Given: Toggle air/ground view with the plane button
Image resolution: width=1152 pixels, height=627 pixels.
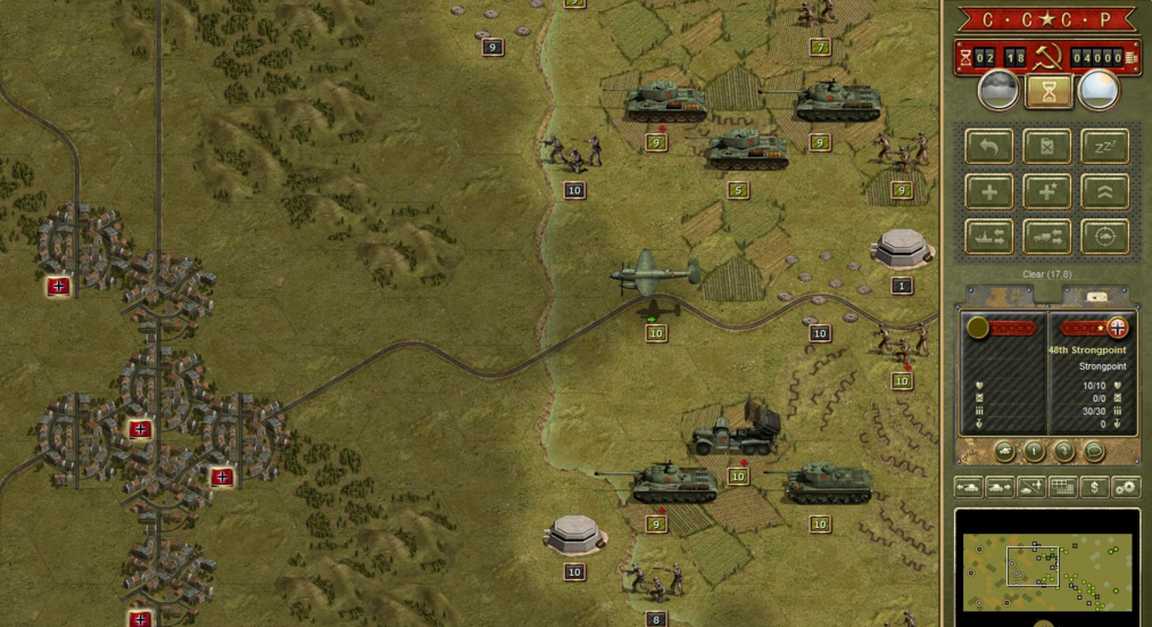Looking at the screenshot, I should pos(1031,487).
